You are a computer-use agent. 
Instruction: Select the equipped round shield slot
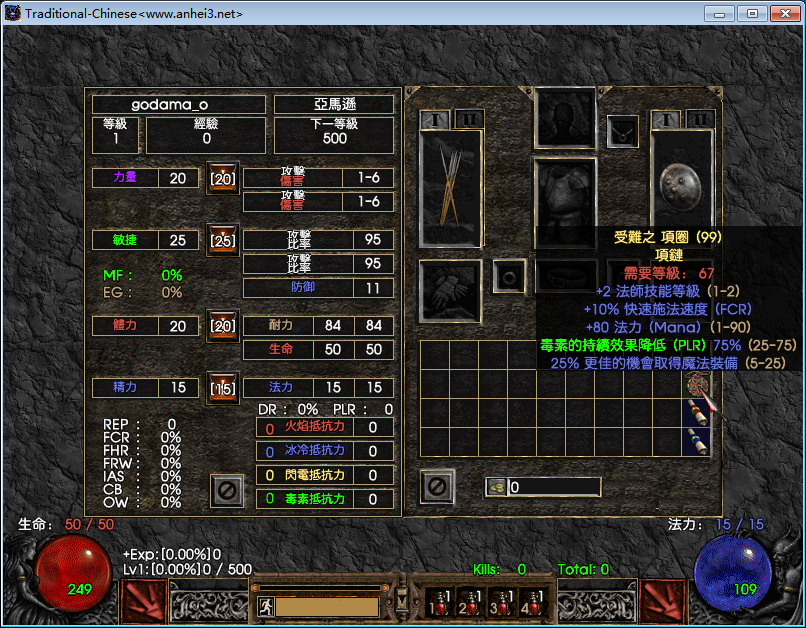tap(681, 187)
